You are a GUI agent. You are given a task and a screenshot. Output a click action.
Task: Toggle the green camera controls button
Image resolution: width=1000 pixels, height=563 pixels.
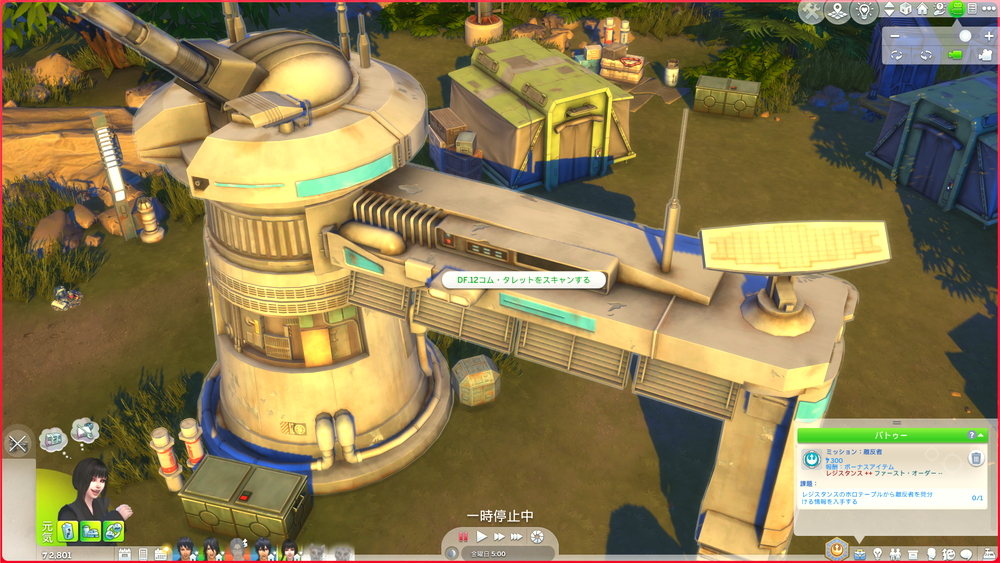pos(957,9)
